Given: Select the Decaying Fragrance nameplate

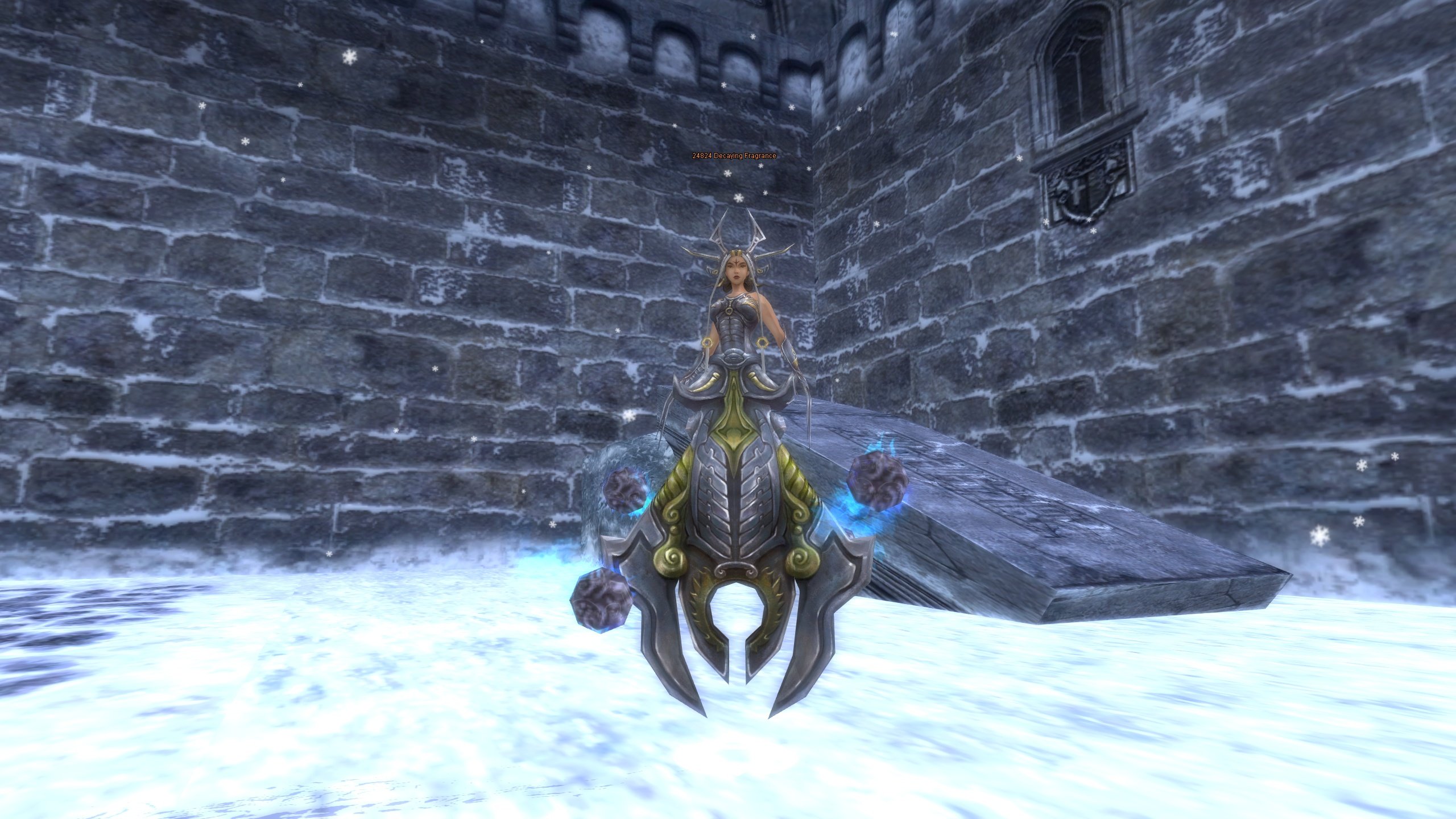Looking at the screenshot, I should [x=734, y=156].
